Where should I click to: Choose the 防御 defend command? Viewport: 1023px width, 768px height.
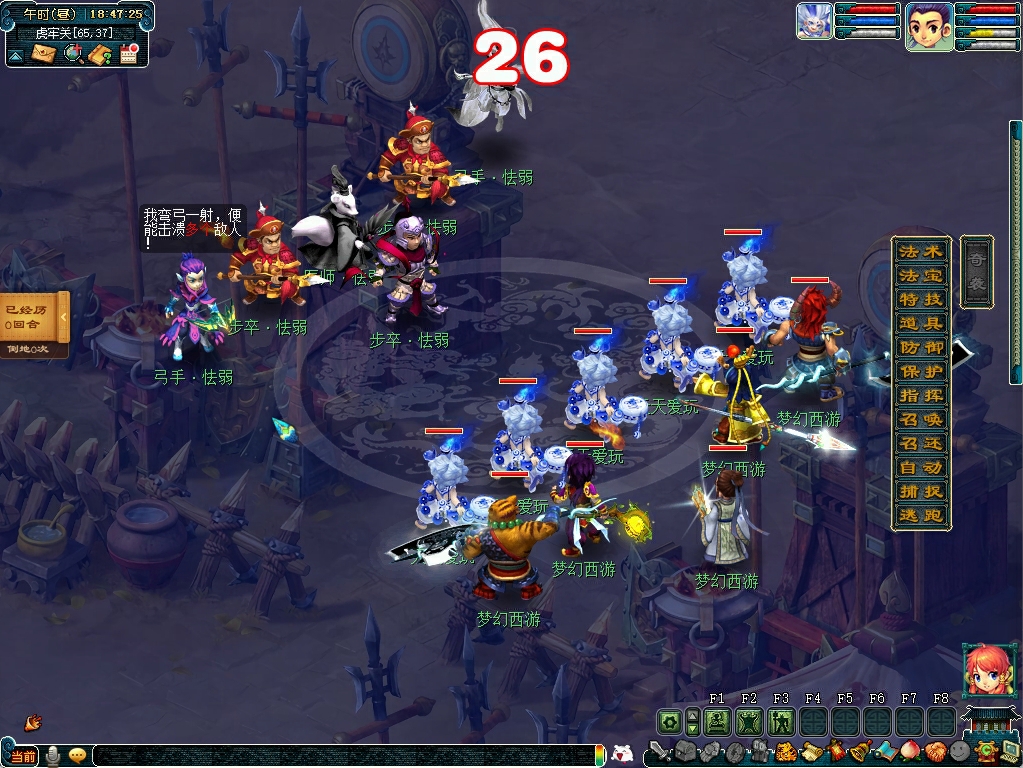pyautogui.click(x=921, y=347)
